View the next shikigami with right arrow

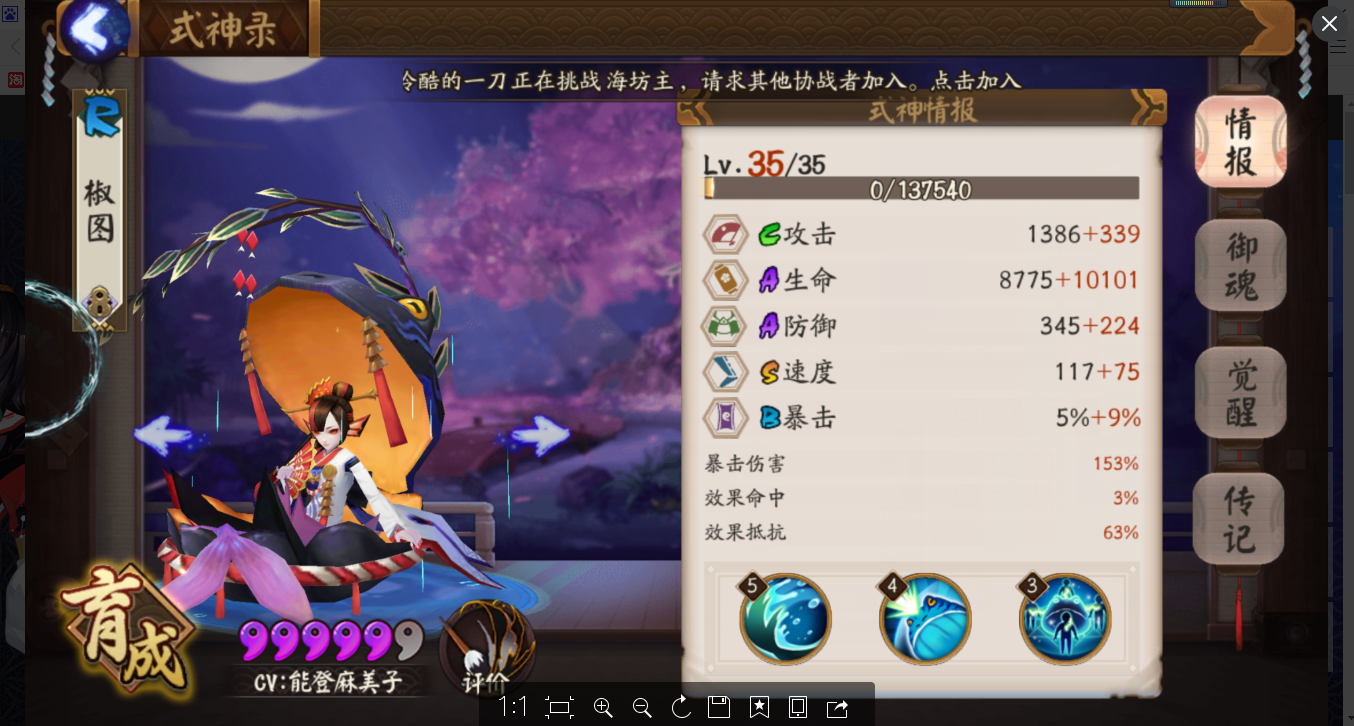click(x=541, y=435)
